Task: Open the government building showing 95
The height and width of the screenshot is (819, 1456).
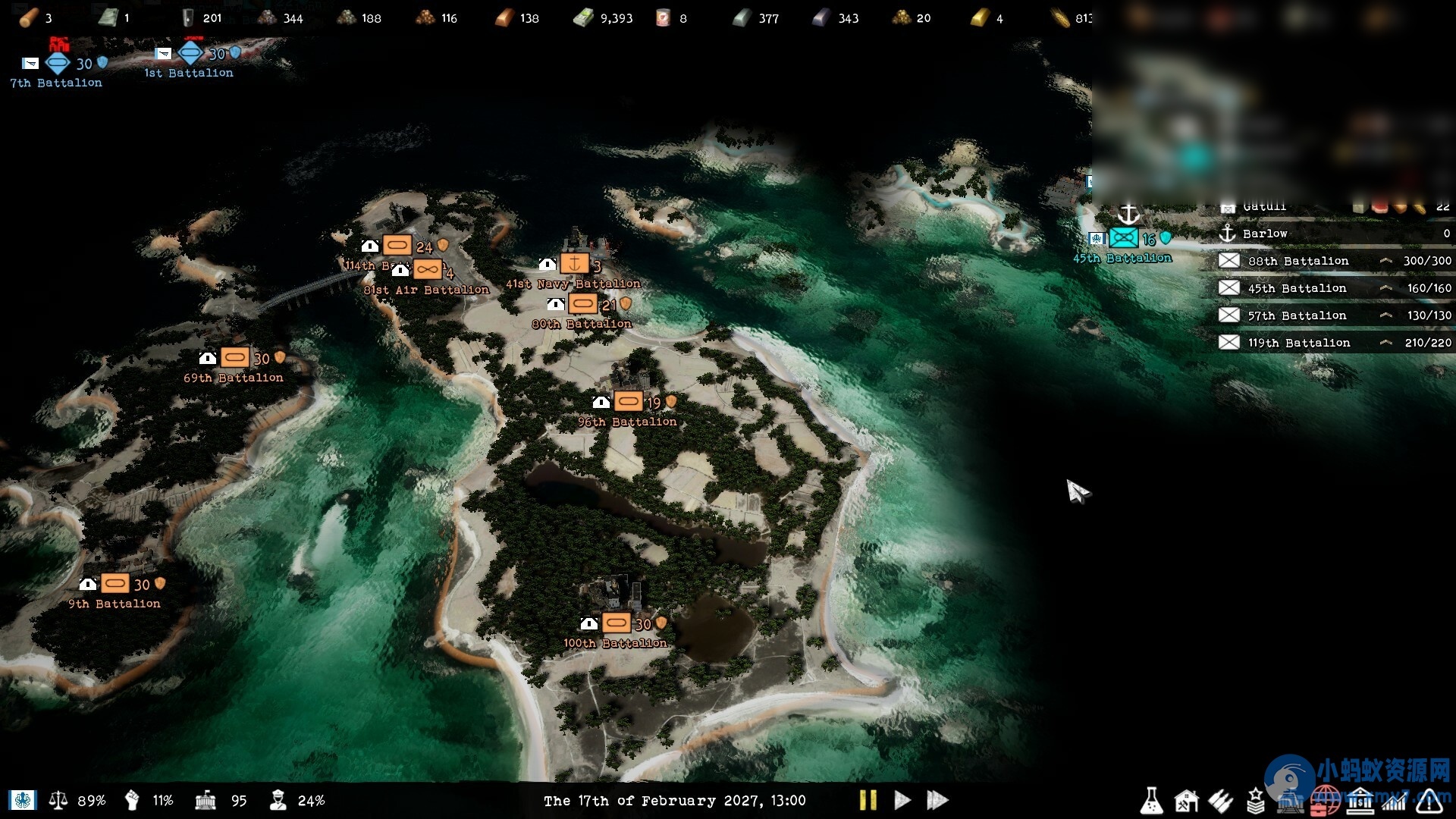Action: pyautogui.click(x=206, y=800)
